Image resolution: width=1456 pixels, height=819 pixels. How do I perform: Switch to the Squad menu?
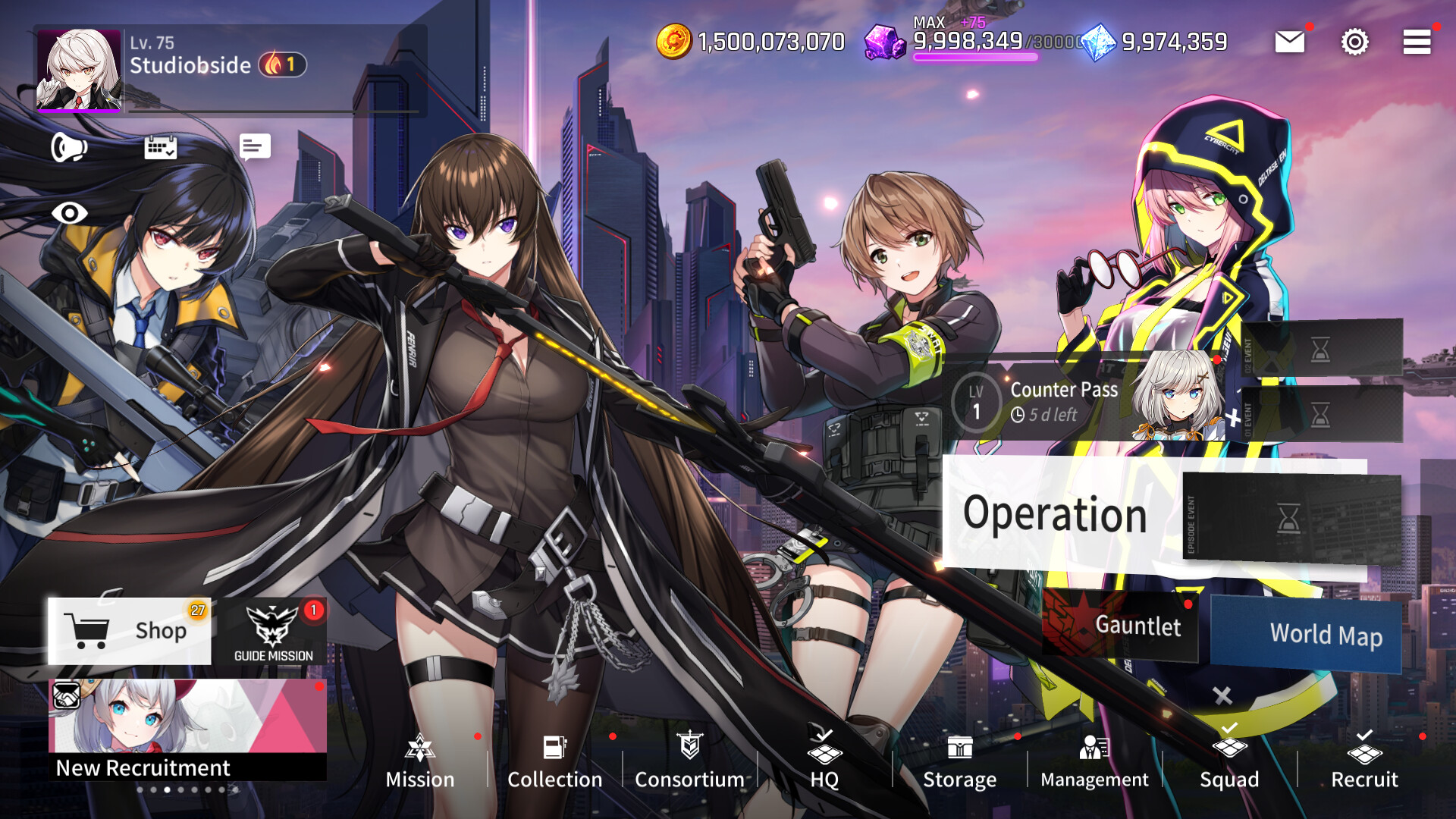coord(1229,762)
